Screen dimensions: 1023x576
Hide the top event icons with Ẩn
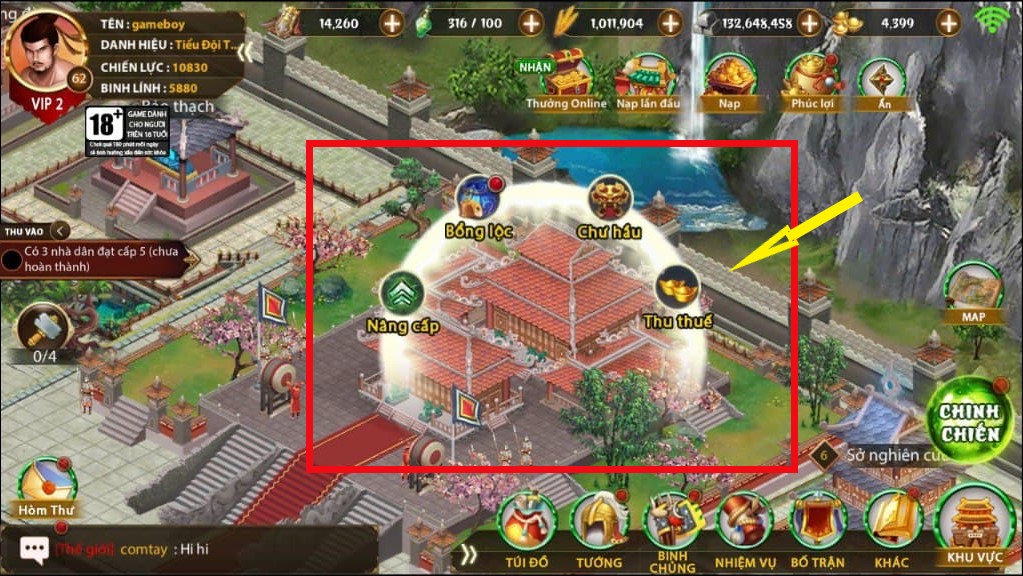pyautogui.click(x=883, y=80)
